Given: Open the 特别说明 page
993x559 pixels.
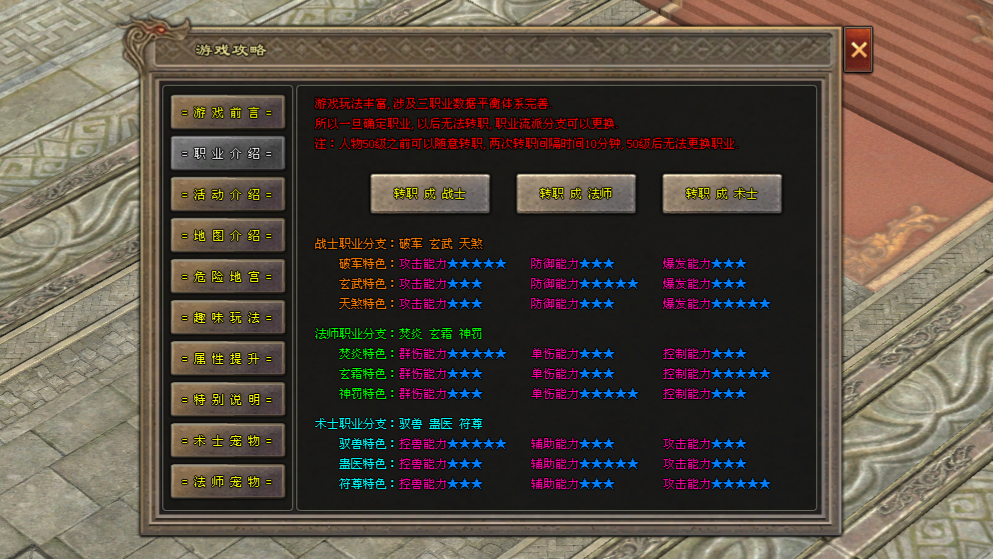Looking at the screenshot, I should pos(227,399).
